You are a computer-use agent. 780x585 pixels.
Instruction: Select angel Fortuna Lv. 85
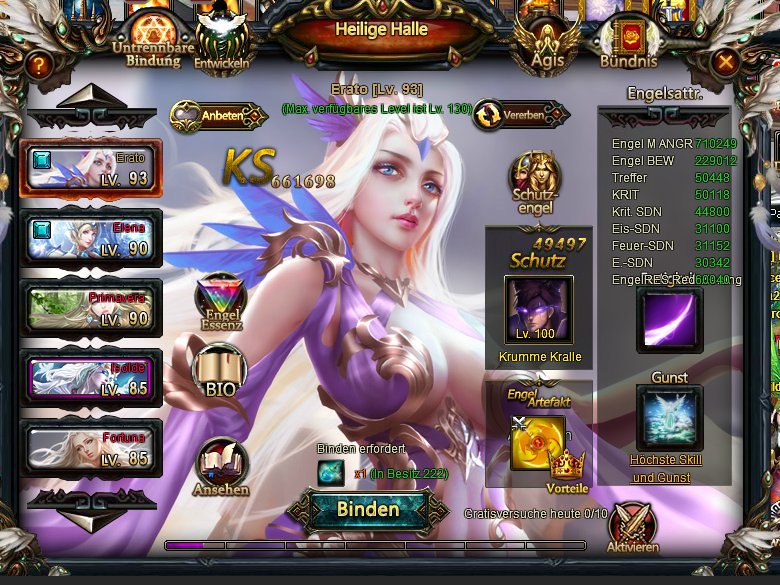(90, 447)
